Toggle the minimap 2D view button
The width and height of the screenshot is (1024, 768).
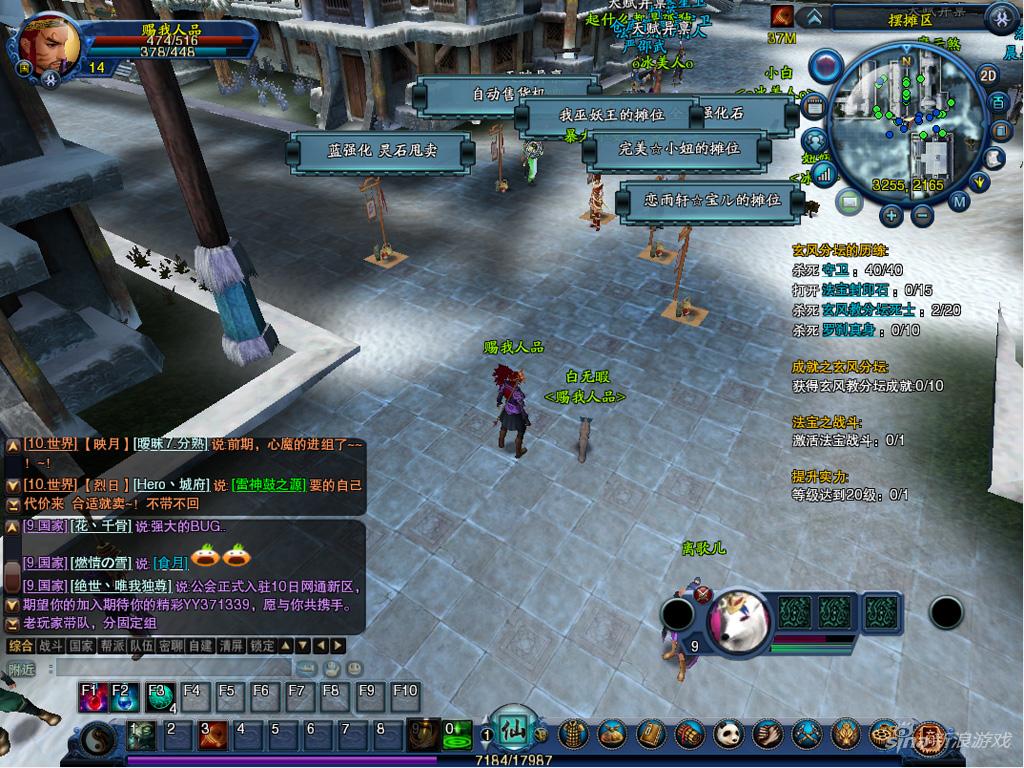coord(988,76)
